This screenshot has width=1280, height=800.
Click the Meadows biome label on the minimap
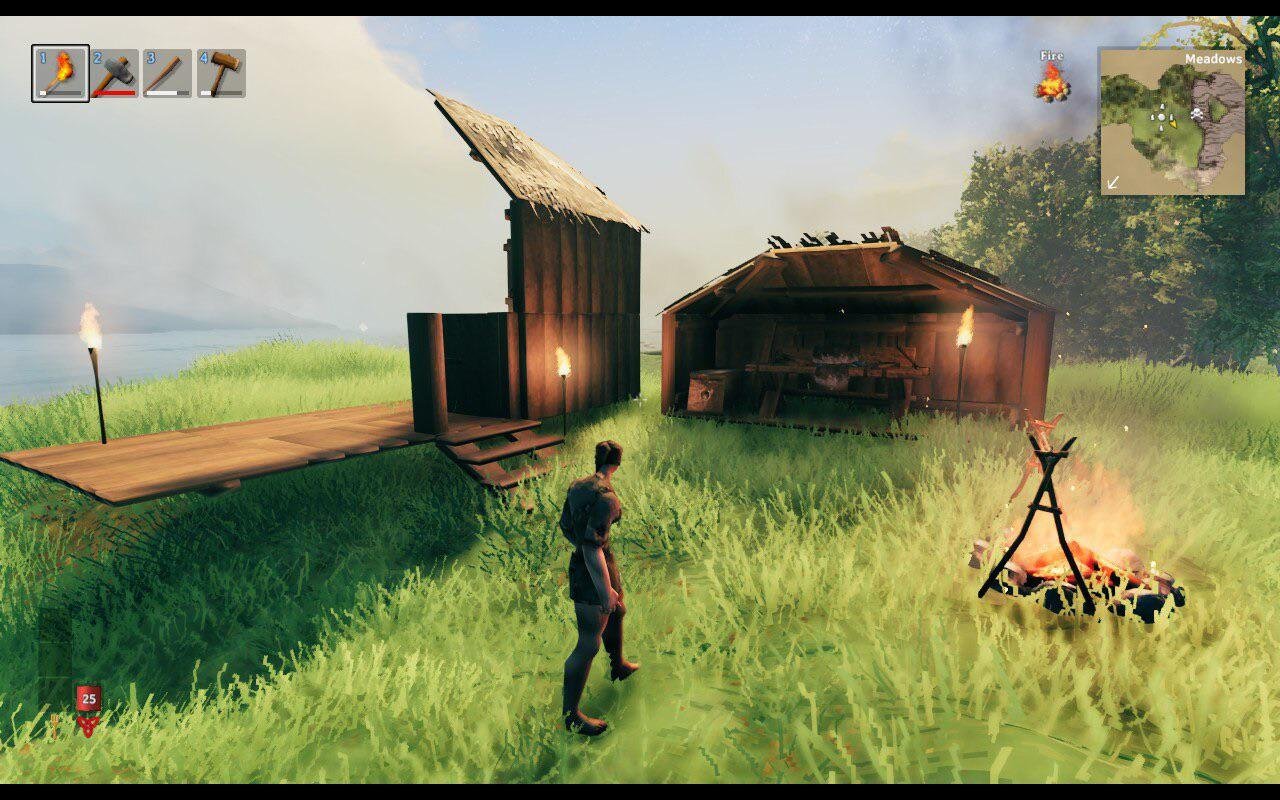[1213, 59]
